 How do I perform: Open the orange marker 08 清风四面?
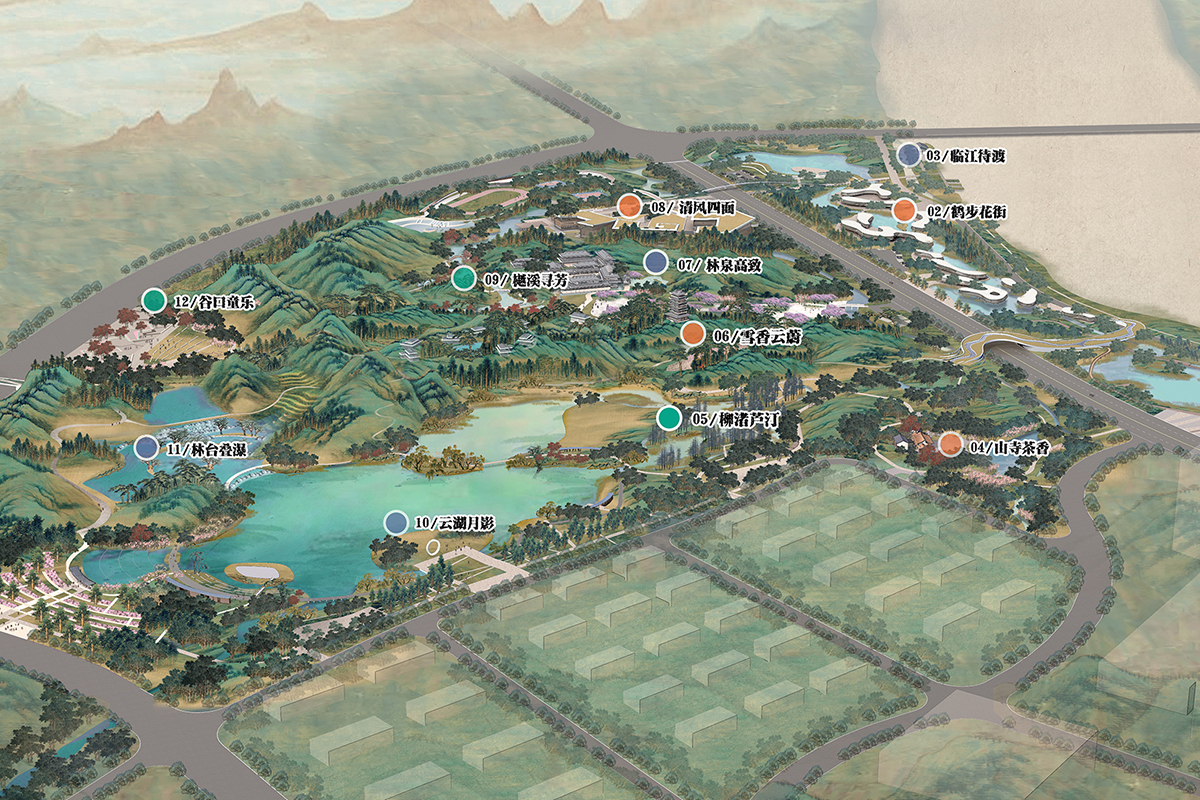[628, 206]
